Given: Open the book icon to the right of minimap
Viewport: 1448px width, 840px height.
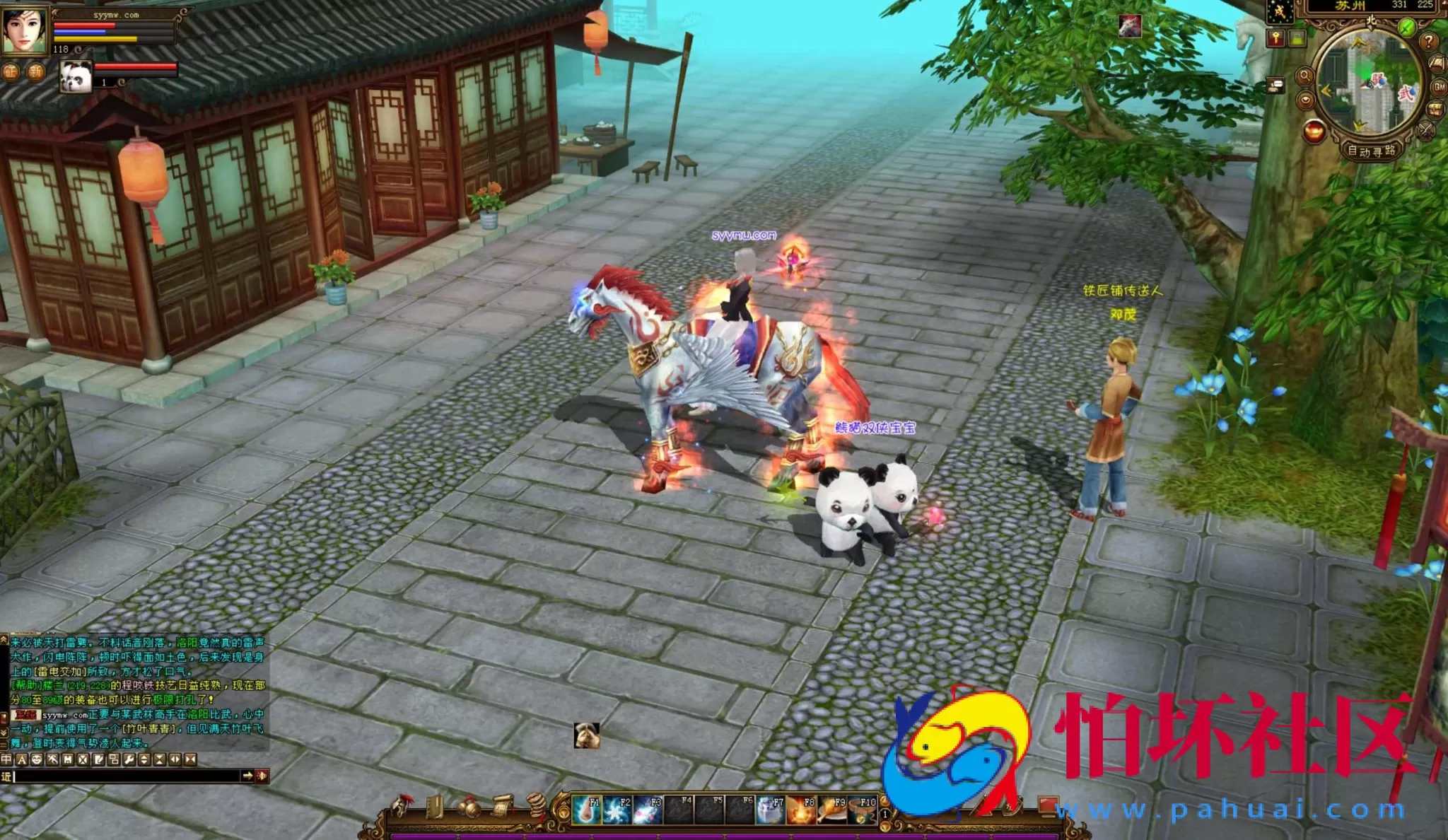Looking at the screenshot, I should (x=1437, y=62).
